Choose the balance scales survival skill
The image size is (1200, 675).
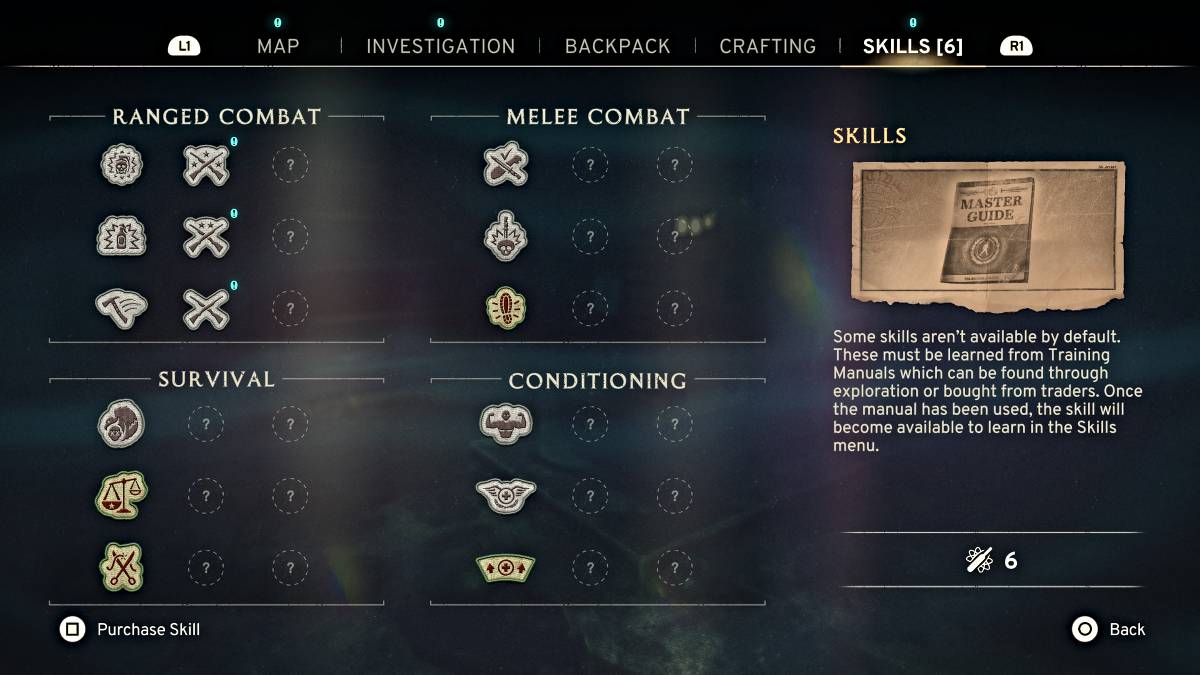point(122,494)
